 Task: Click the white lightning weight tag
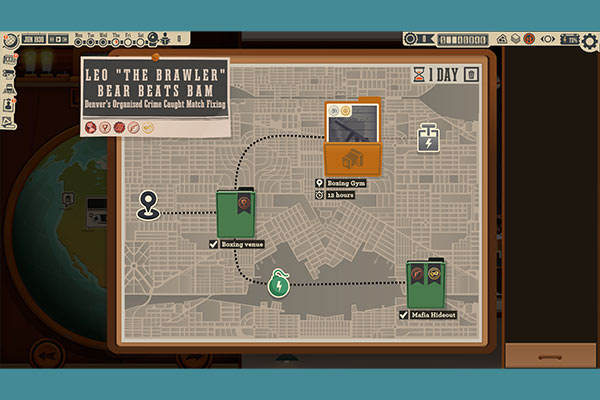(429, 140)
